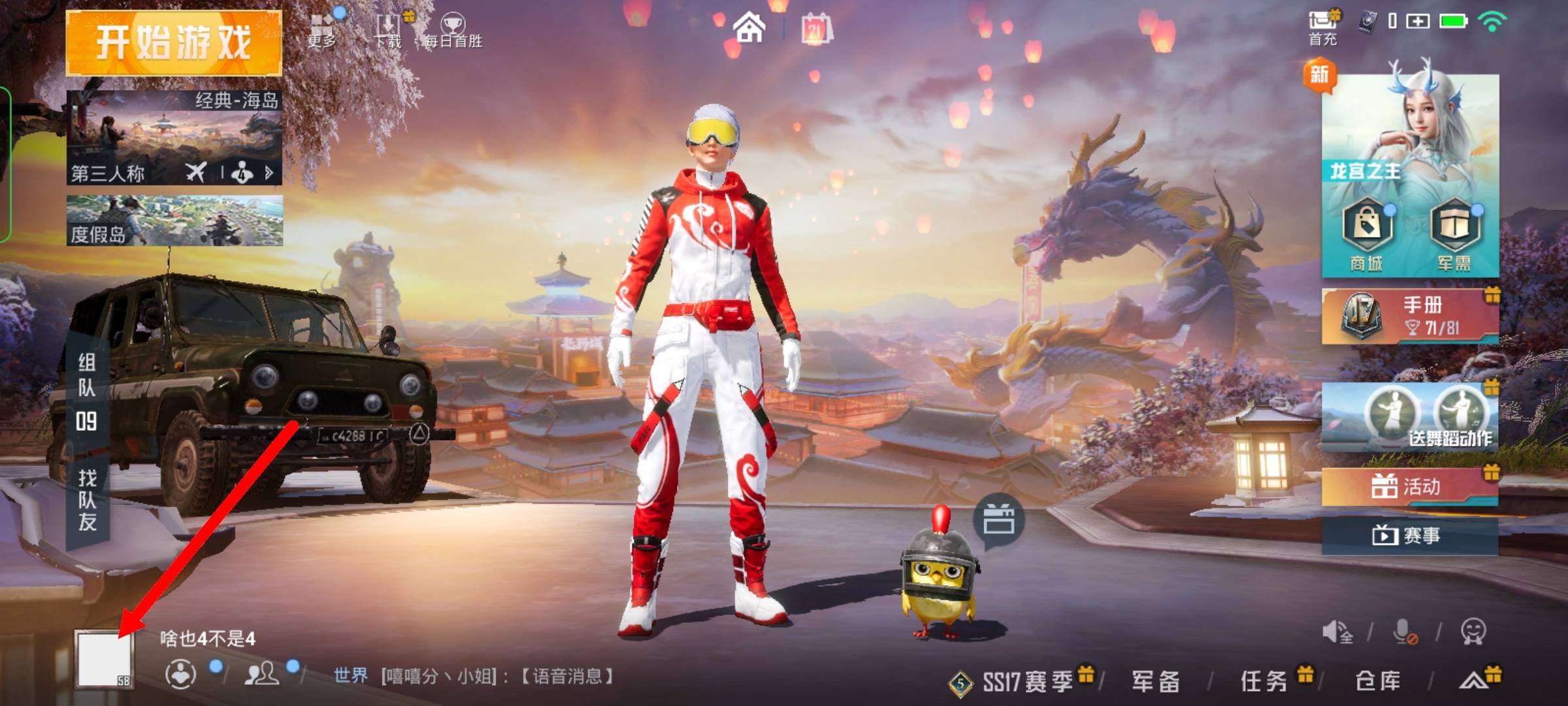Open the 活动 events panel
The width and height of the screenshot is (1568, 706).
click(1410, 486)
